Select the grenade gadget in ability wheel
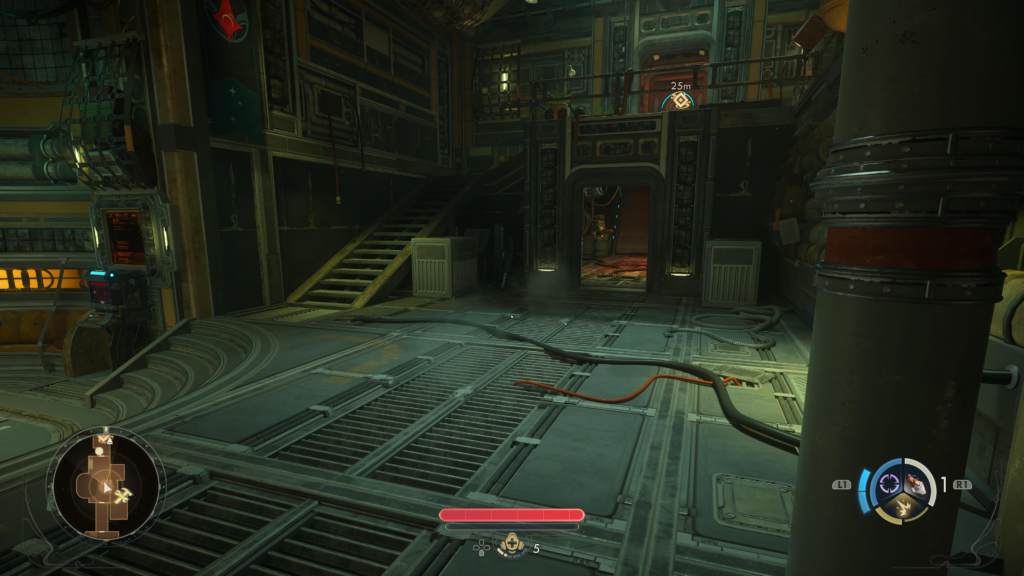This screenshot has width=1024, height=576. (914, 484)
